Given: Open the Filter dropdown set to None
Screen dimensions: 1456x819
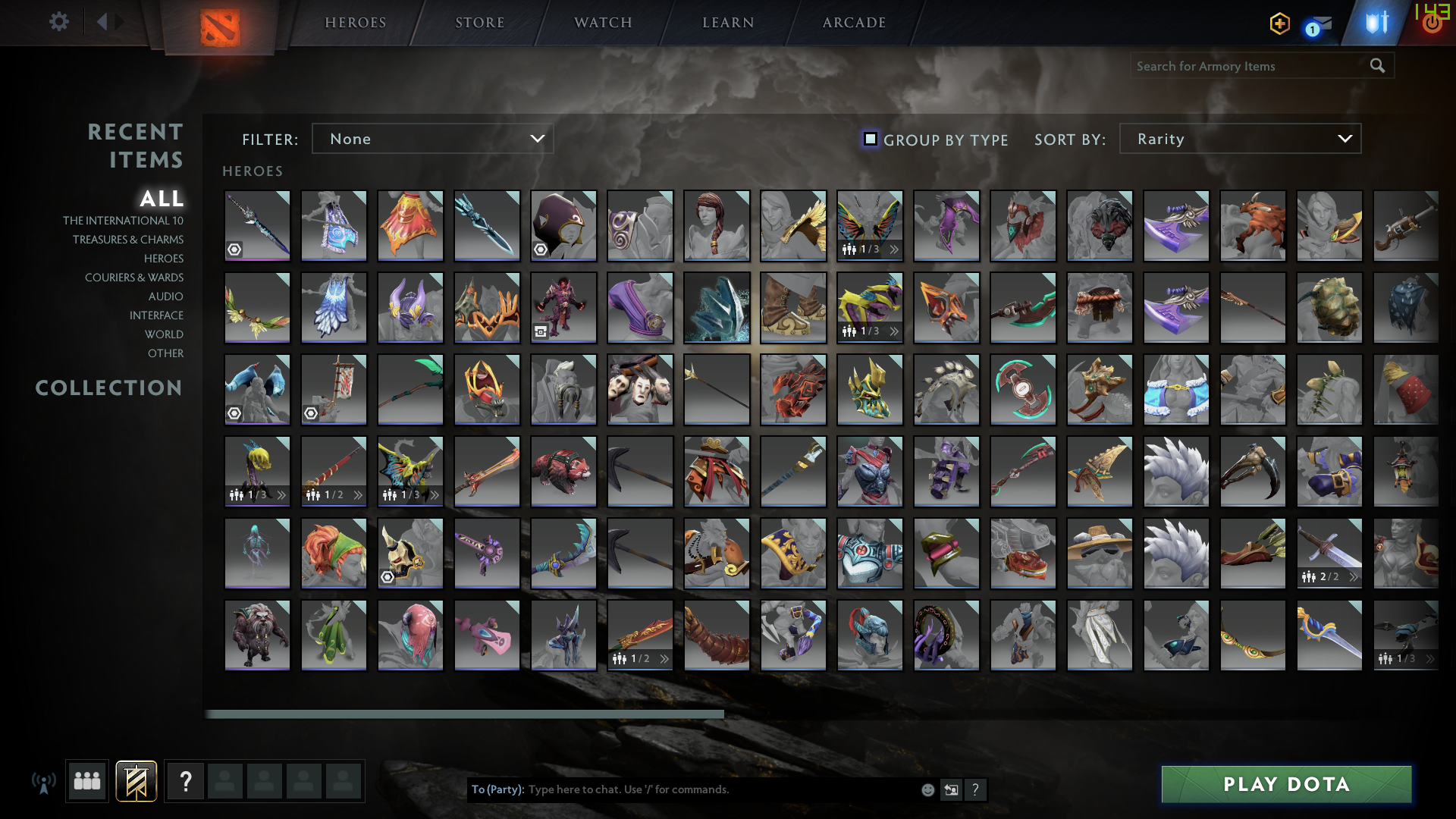Looking at the screenshot, I should pos(432,139).
